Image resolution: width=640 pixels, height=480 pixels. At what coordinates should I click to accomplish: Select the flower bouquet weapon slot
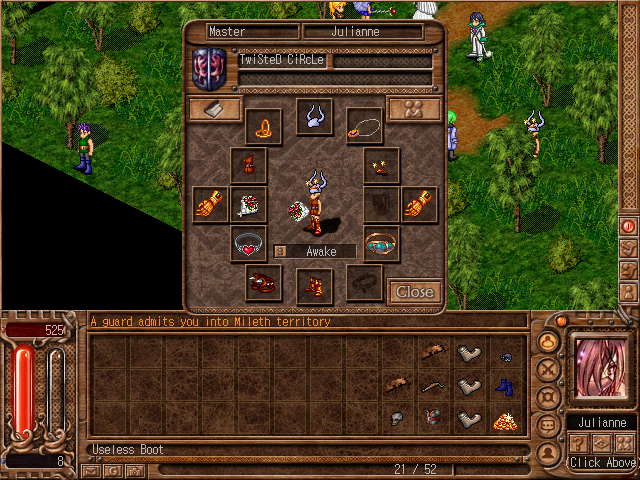coord(249,205)
